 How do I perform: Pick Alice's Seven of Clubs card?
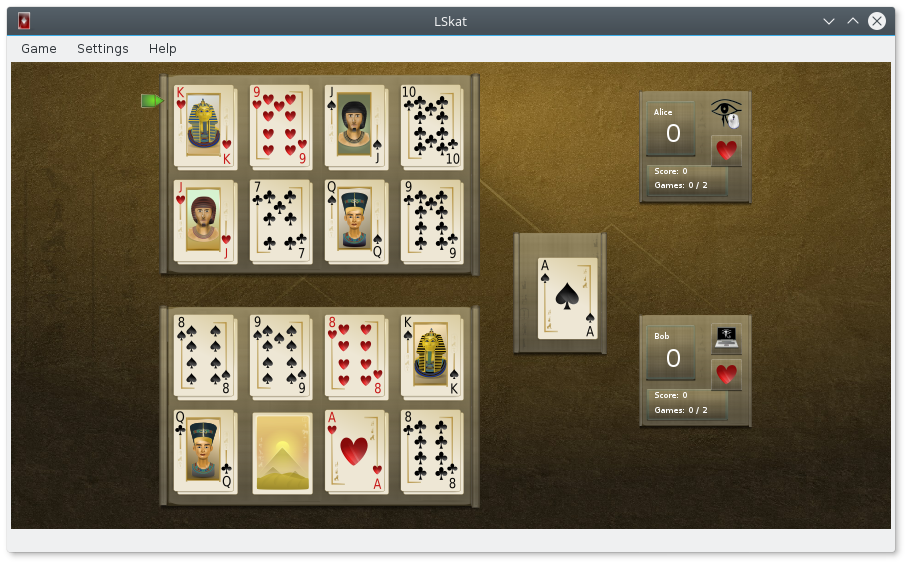pos(280,221)
